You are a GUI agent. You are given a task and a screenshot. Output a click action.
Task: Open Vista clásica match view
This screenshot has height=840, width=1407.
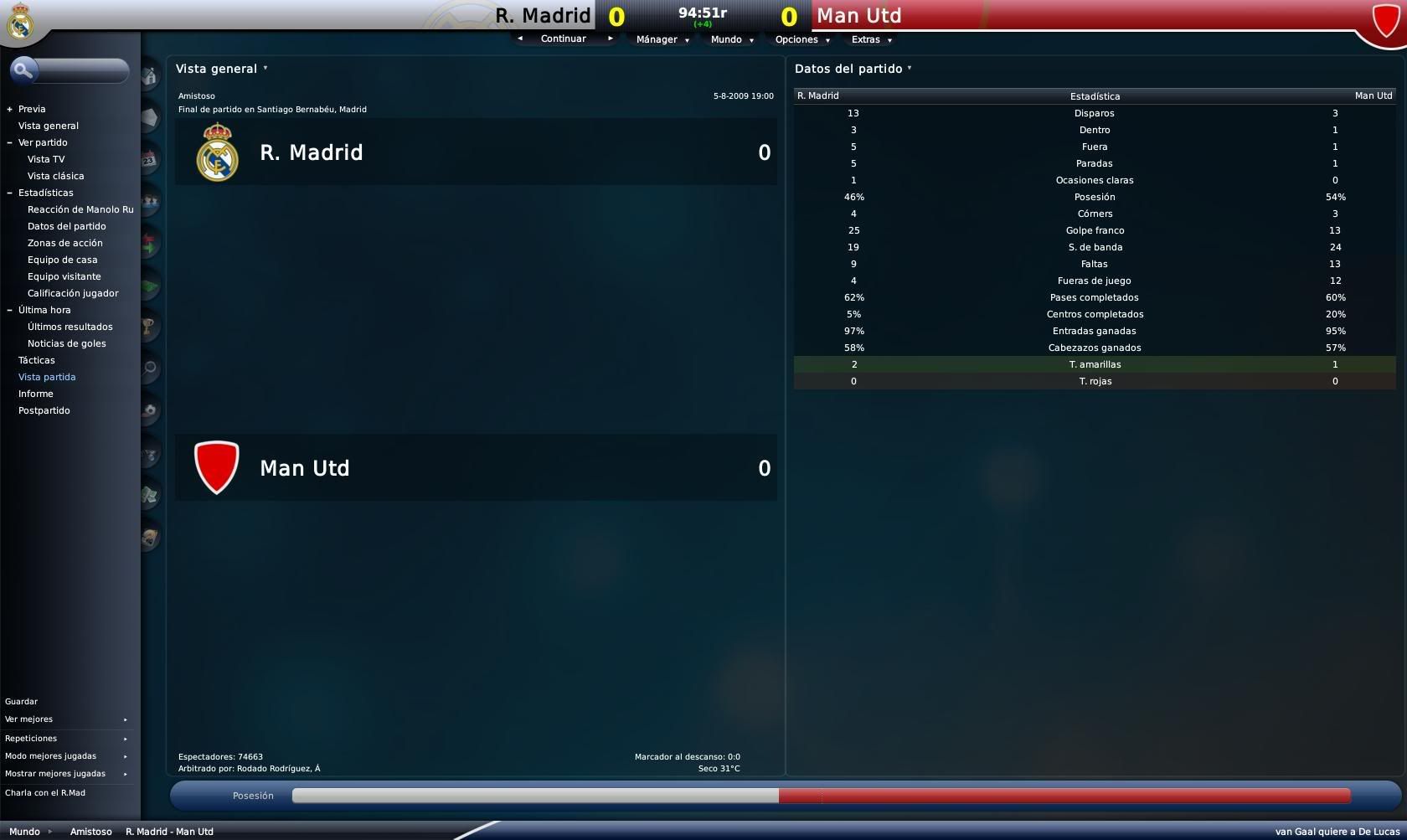[x=55, y=176]
